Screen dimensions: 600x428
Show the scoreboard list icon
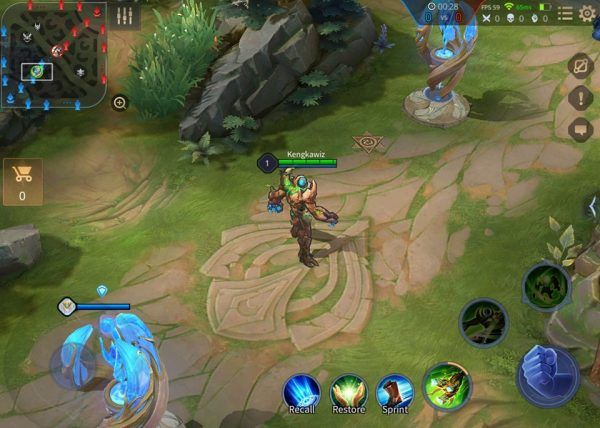pos(566,13)
